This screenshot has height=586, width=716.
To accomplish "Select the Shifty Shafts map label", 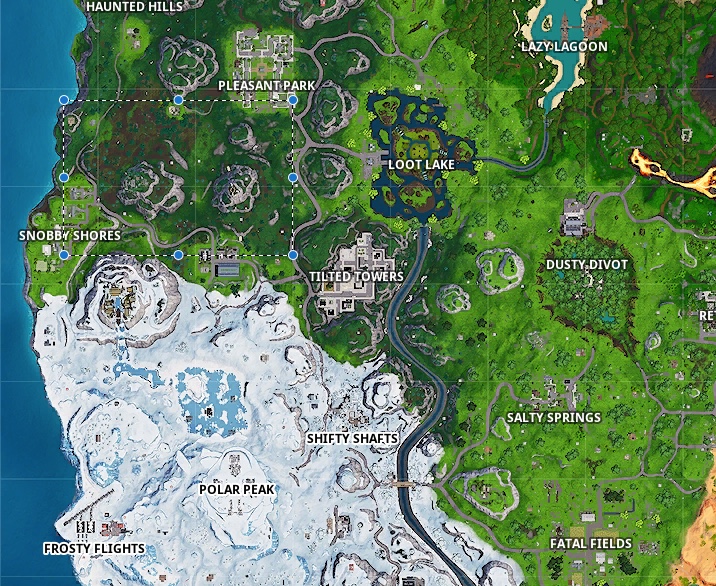I will pyautogui.click(x=352, y=438).
